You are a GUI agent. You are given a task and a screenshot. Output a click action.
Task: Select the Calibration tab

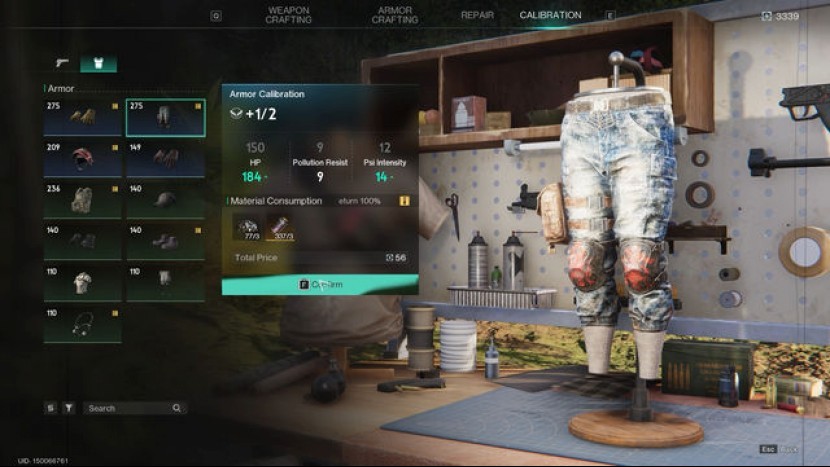click(550, 15)
